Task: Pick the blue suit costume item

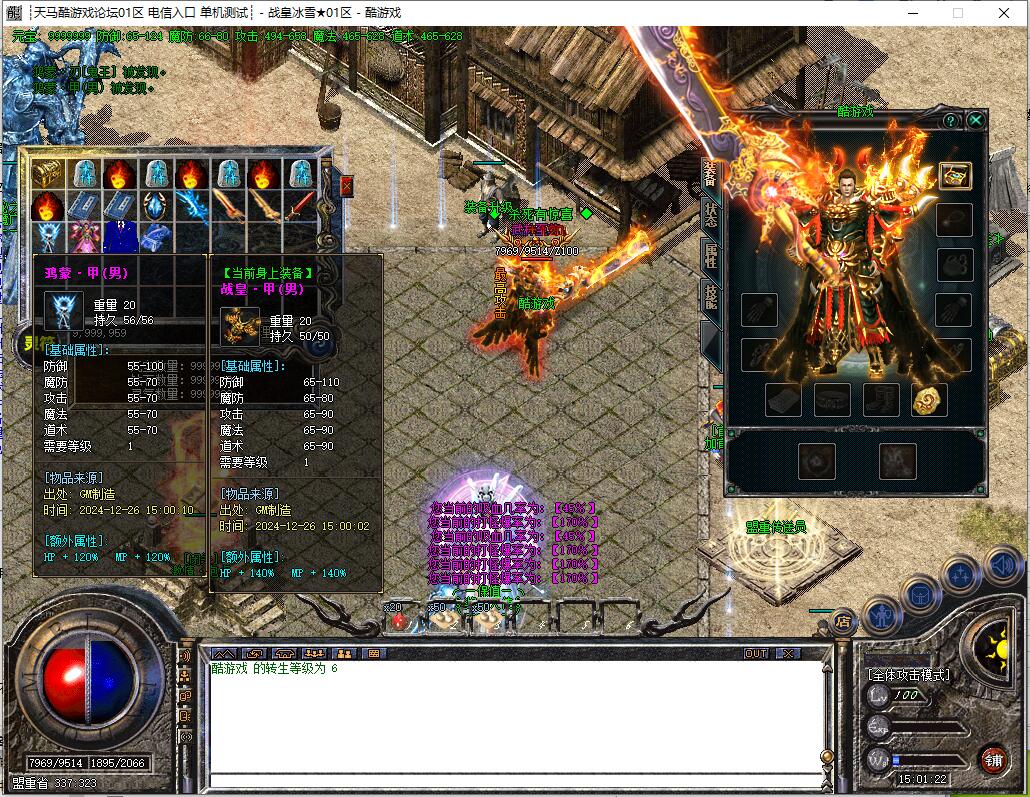Action: [x=119, y=237]
